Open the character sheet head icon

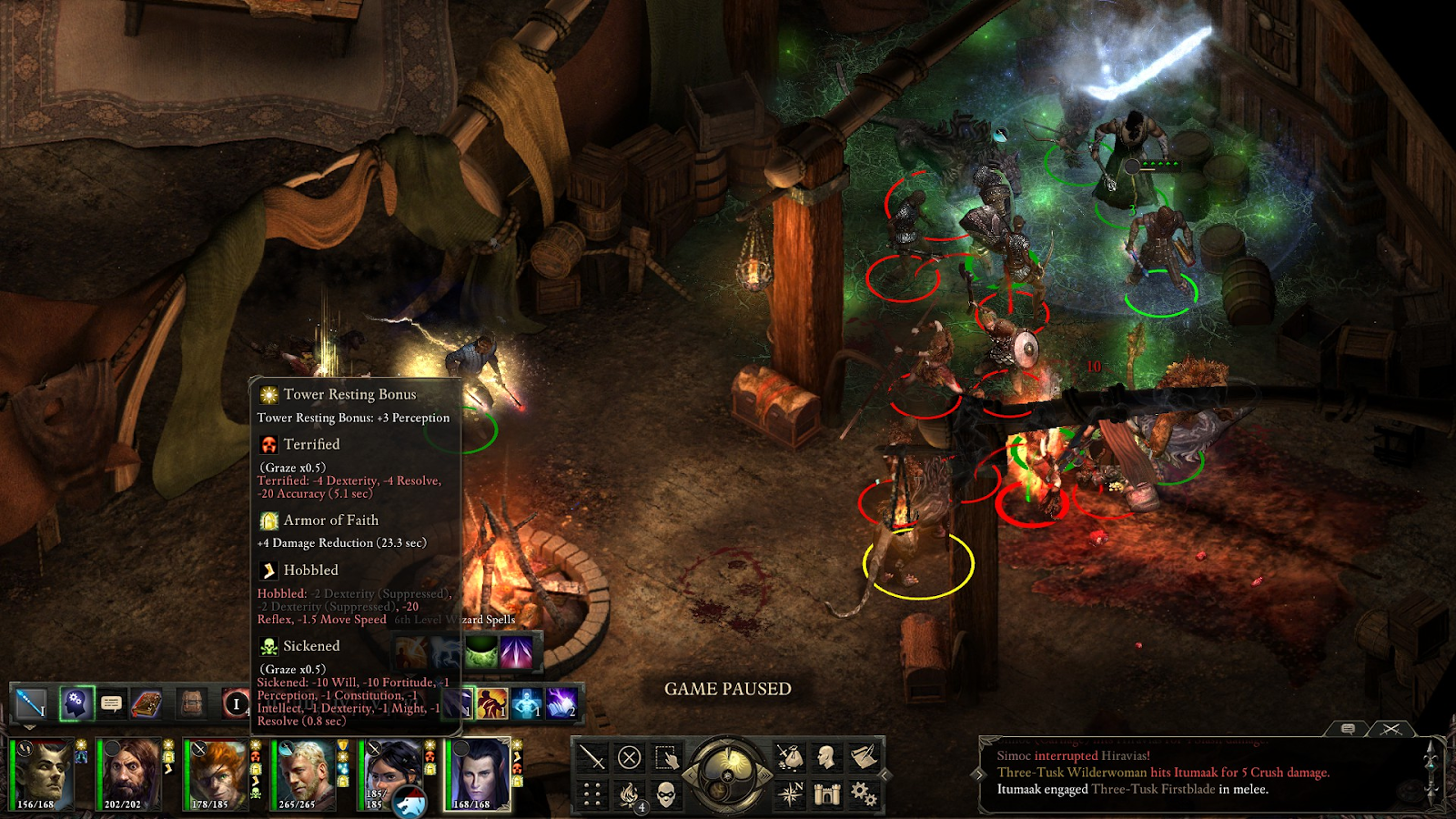pos(826,757)
